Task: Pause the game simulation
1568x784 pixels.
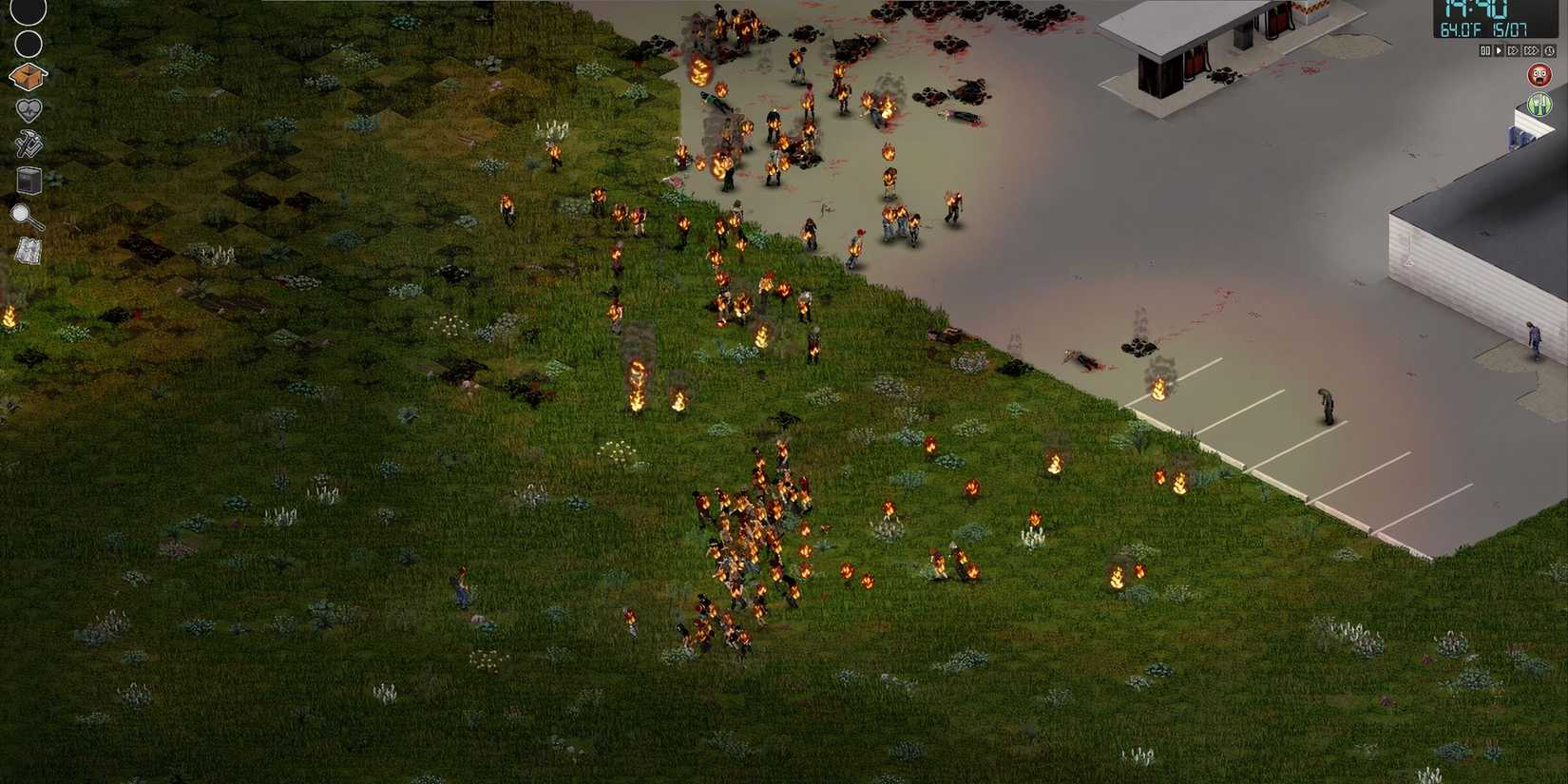Action: [1484, 52]
